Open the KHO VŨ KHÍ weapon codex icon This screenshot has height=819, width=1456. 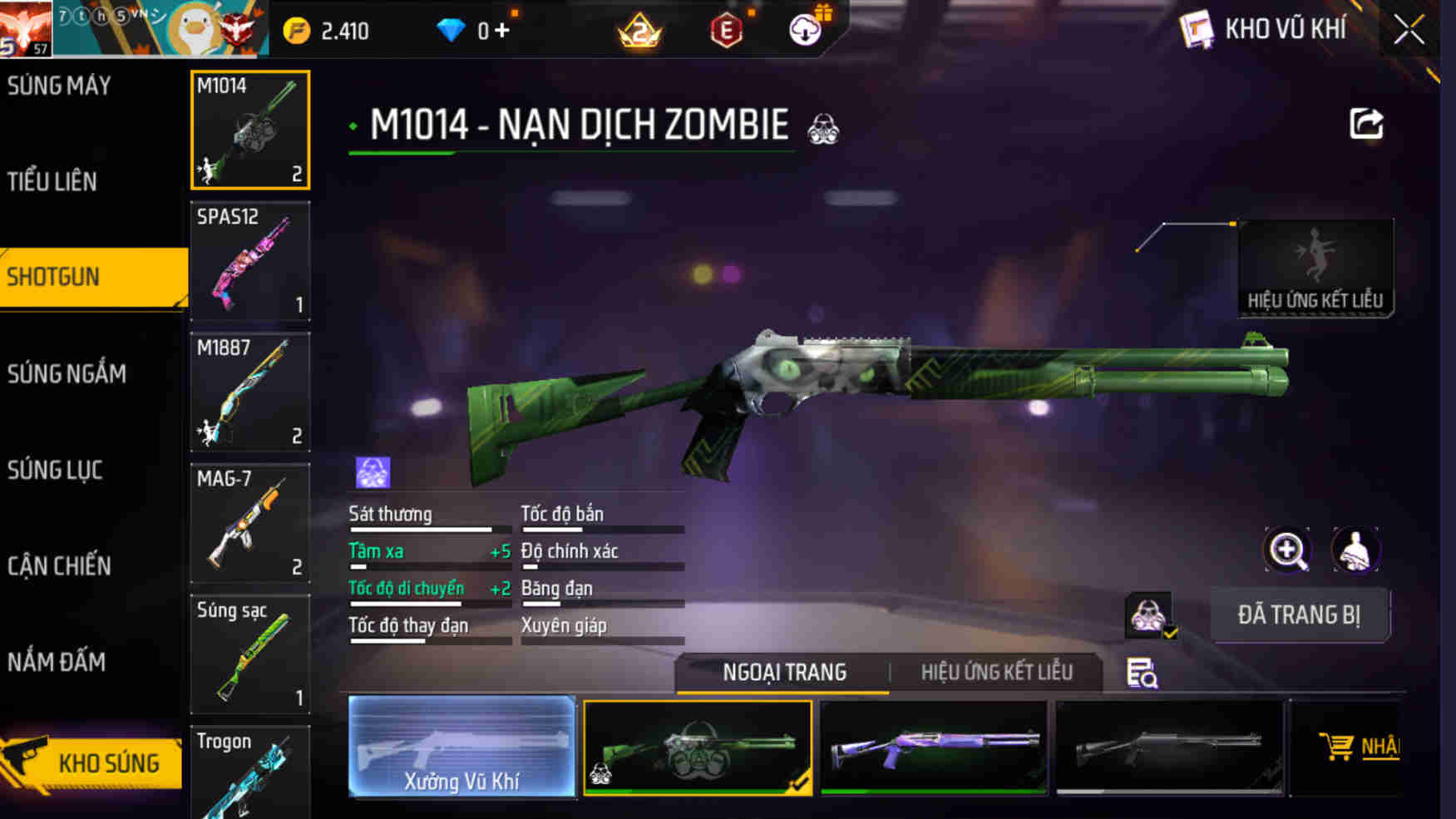pyautogui.click(x=1194, y=31)
